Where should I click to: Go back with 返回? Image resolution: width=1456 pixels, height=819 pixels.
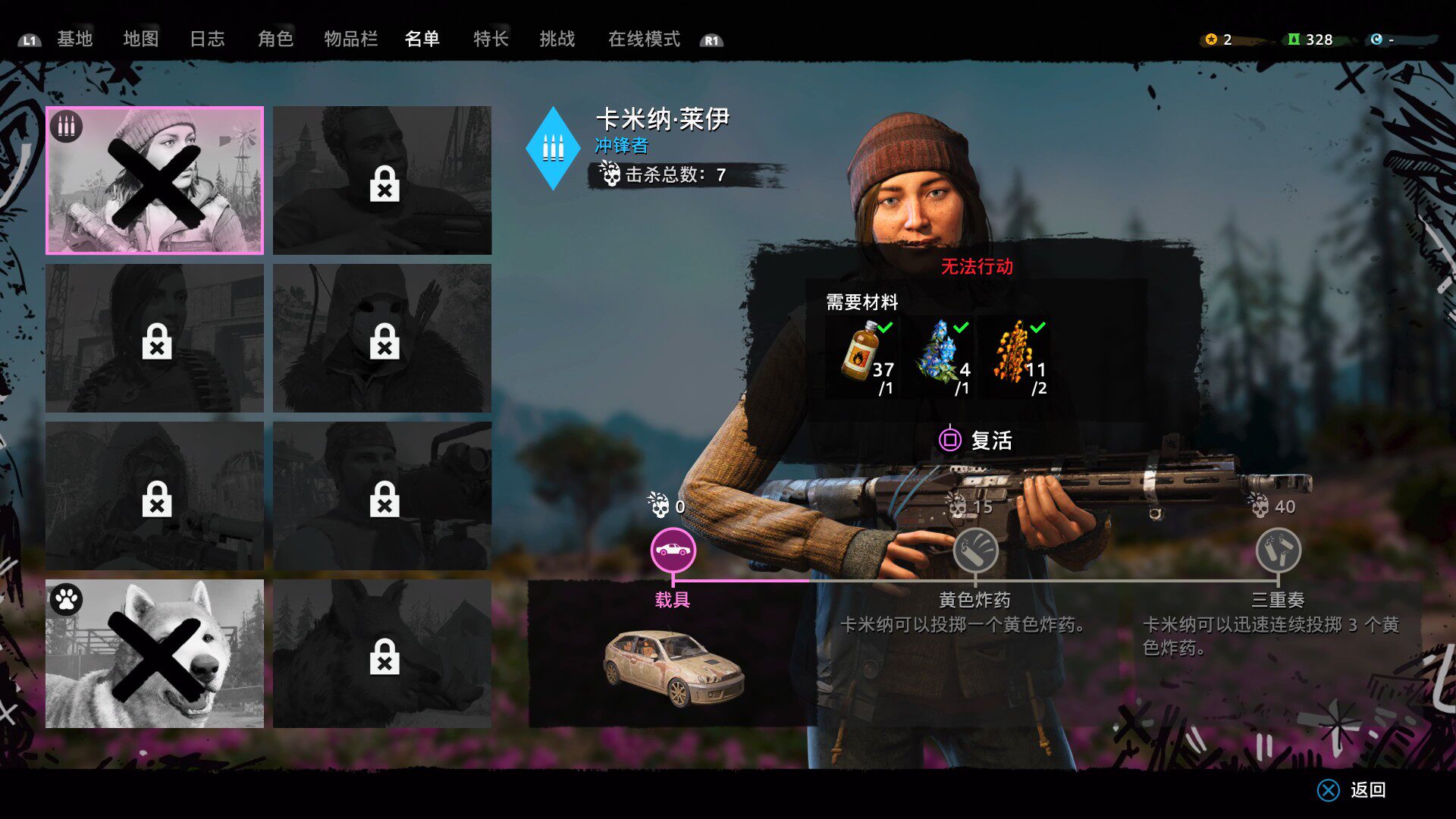(1354, 790)
